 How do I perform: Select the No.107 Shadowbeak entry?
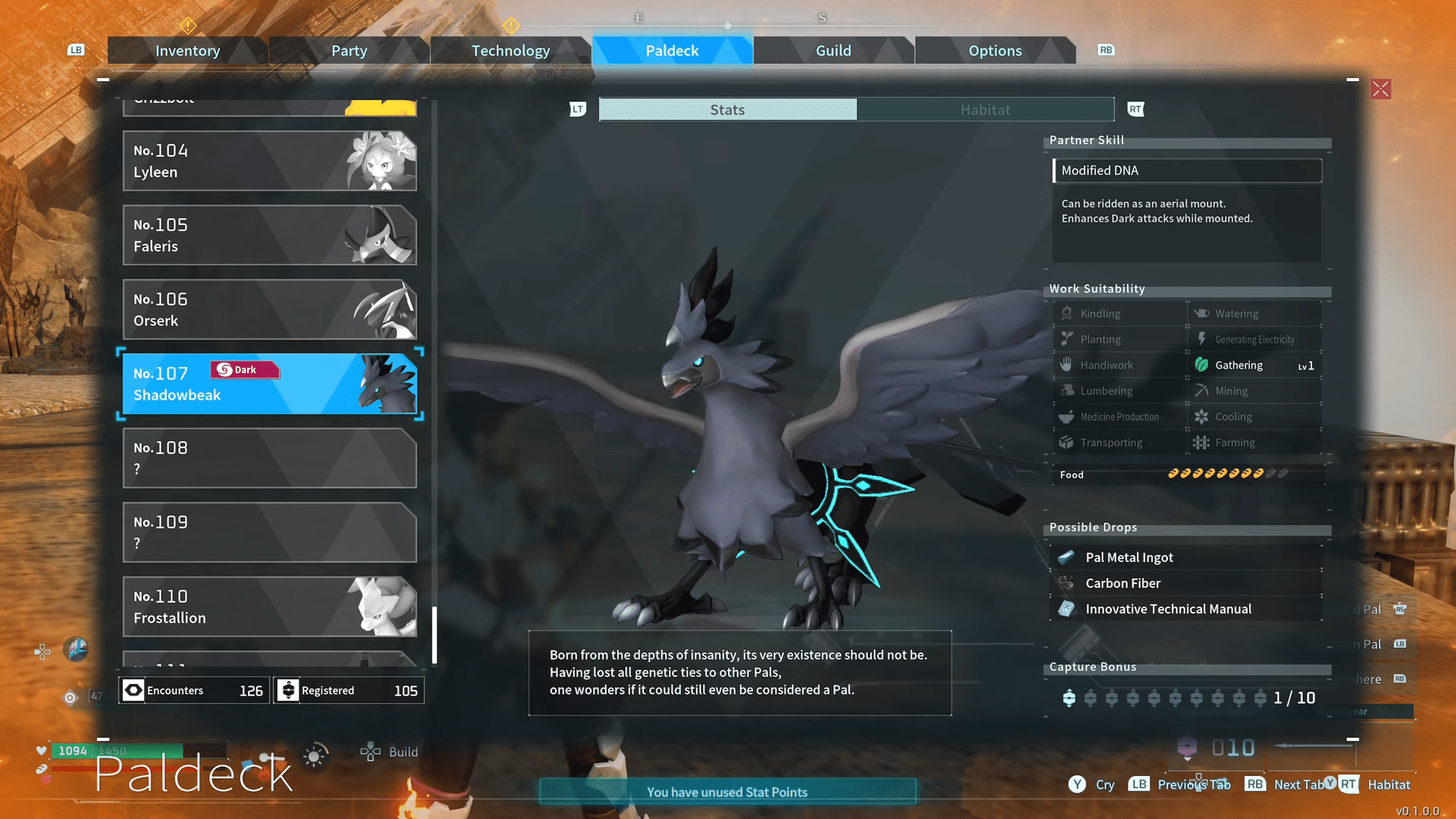tap(269, 384)
